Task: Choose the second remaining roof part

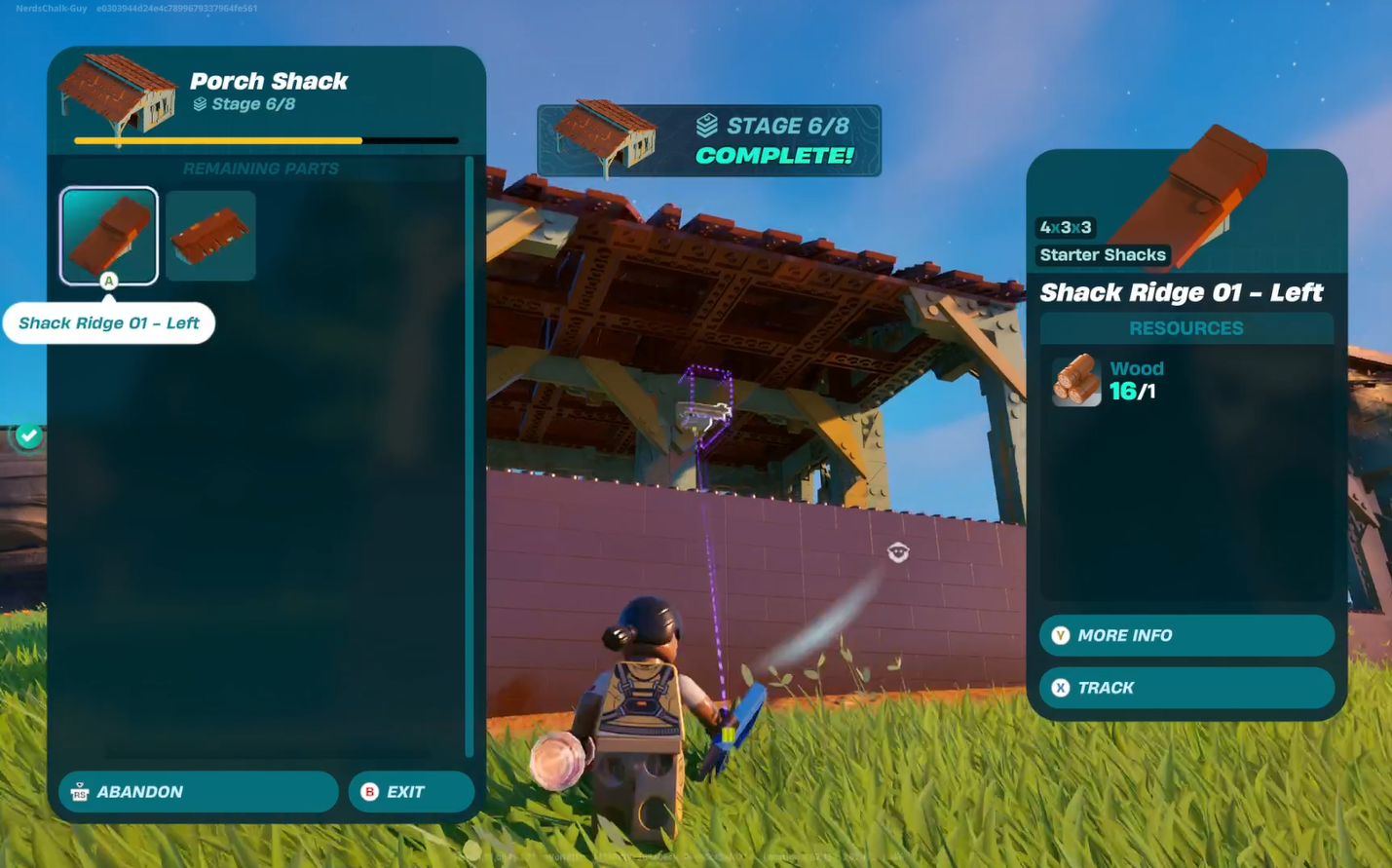Action: pos(210,235)
